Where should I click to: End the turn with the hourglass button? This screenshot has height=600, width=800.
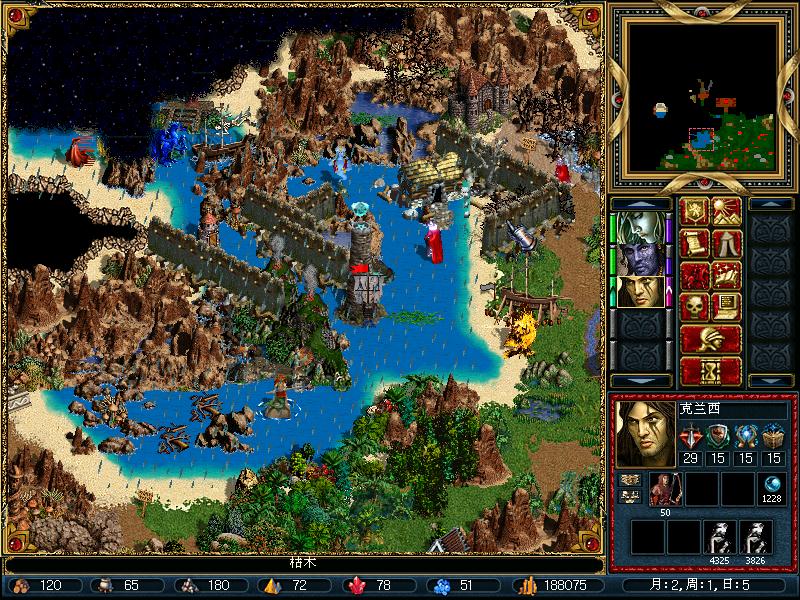pos(711,370)
